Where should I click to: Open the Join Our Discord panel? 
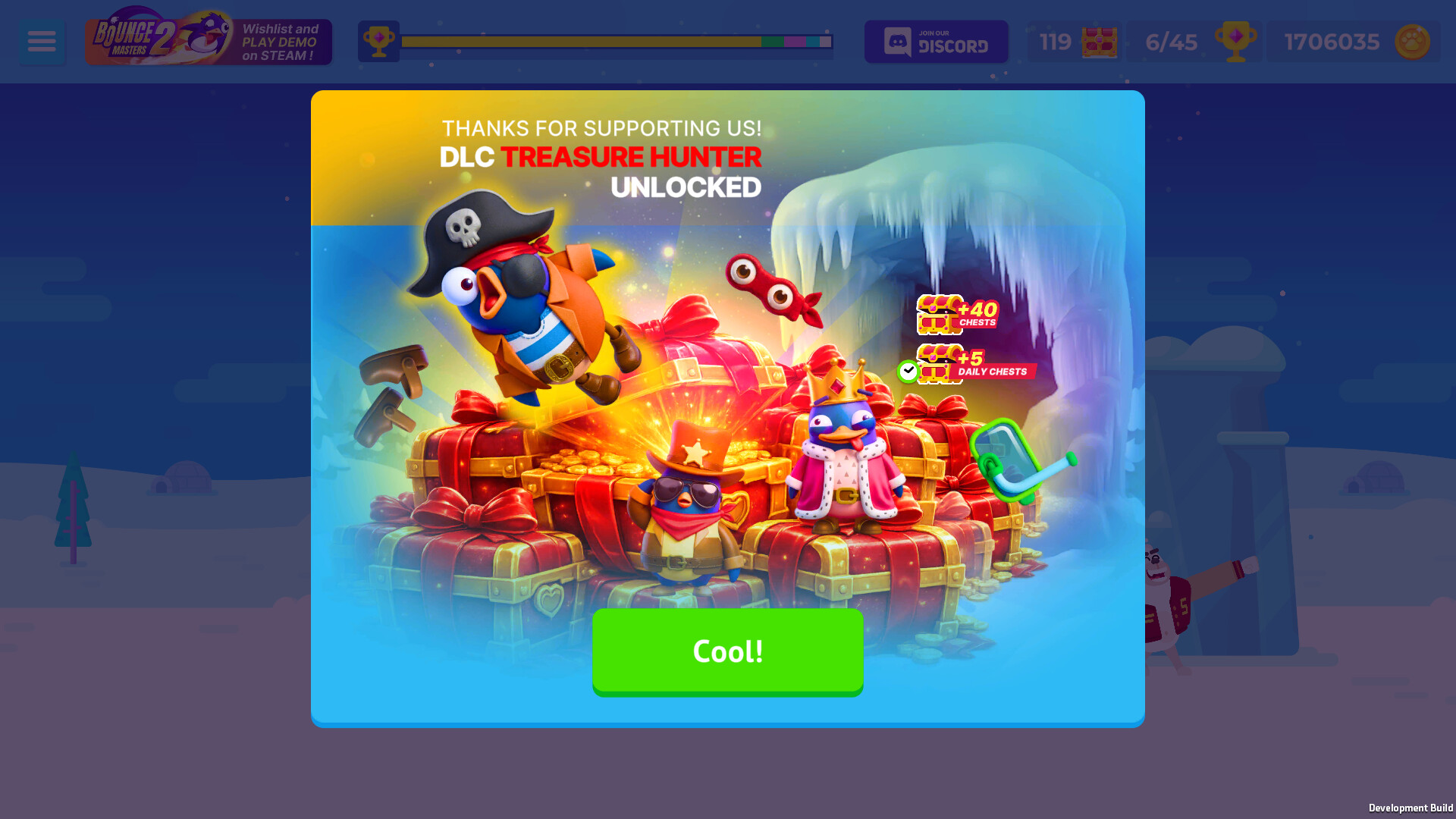(936, 41)
